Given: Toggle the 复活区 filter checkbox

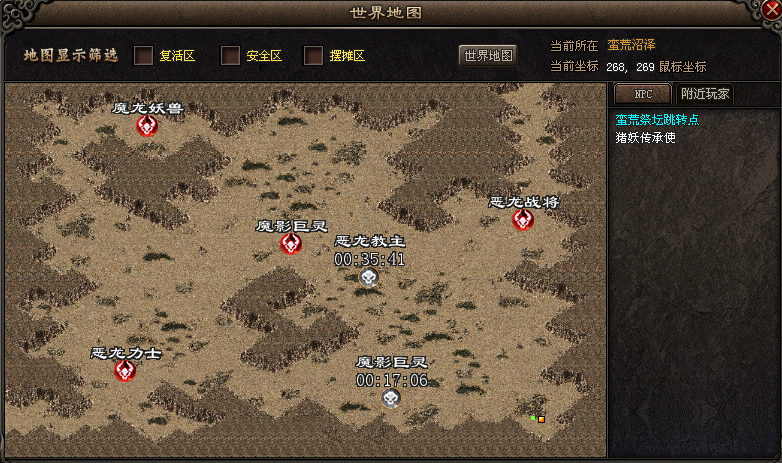Looking at the screenshot, I should click(144, 55).
